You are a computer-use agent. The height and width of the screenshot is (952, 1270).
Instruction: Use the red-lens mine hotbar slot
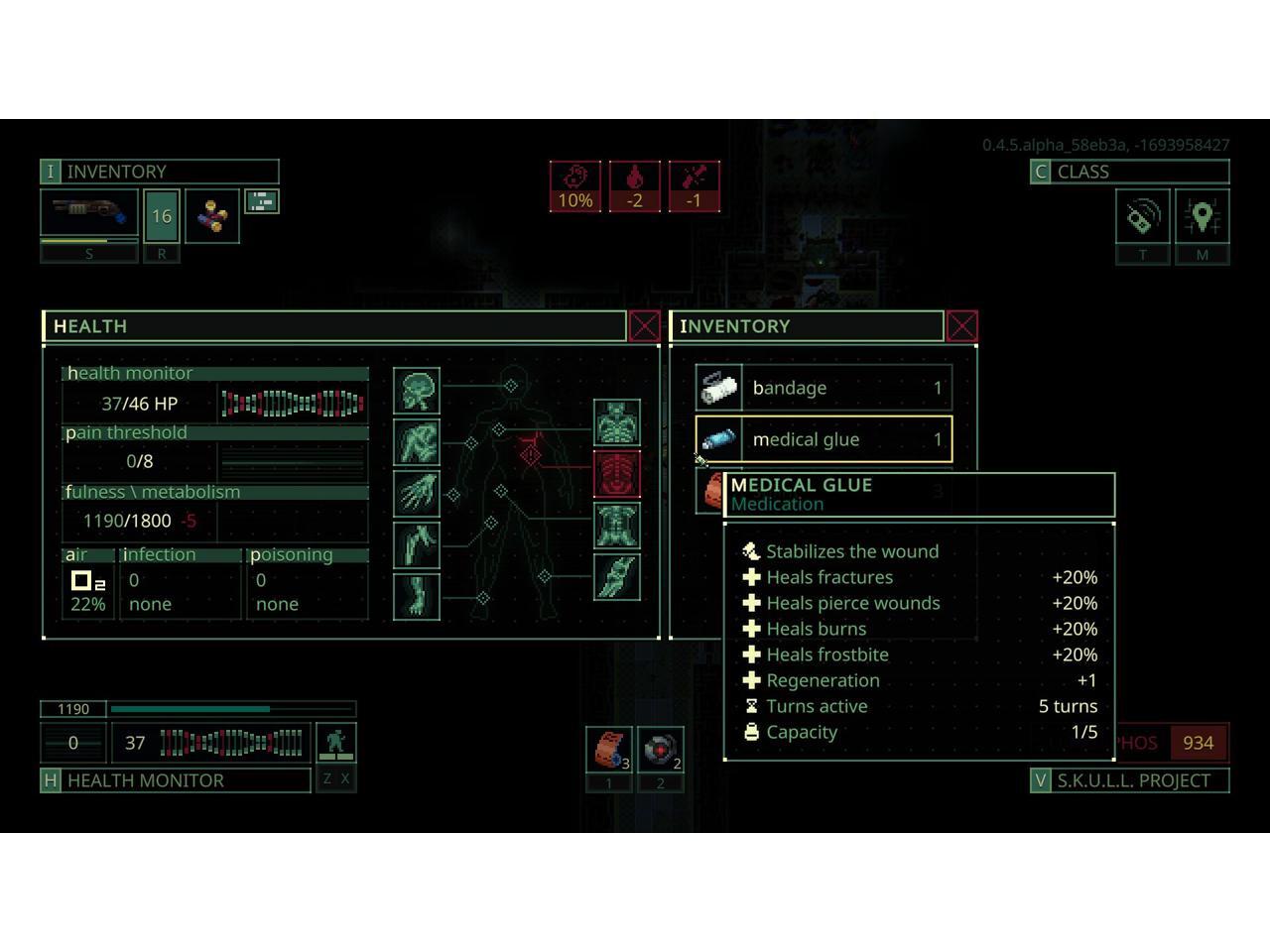(660, 749)
